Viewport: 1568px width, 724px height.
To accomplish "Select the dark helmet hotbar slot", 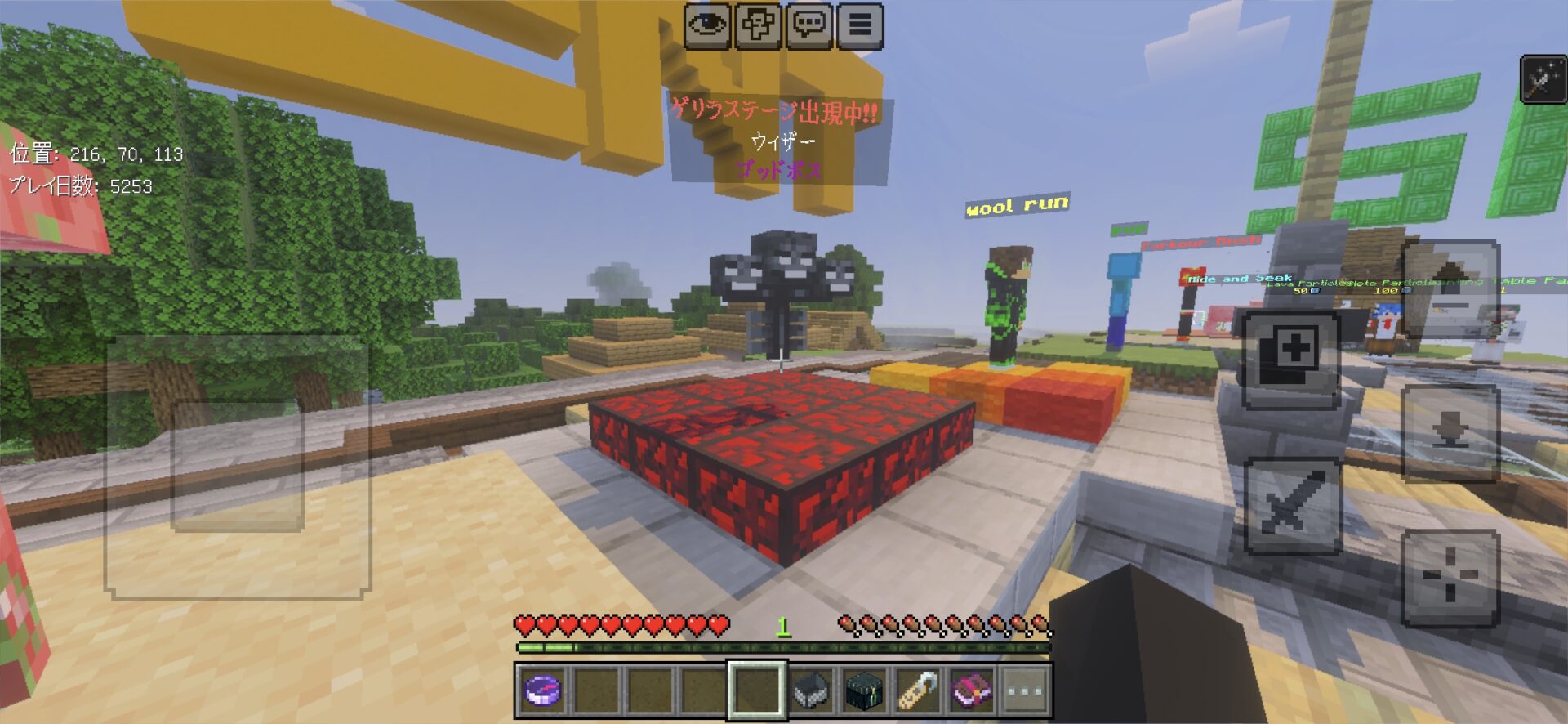I will (811, 690).
